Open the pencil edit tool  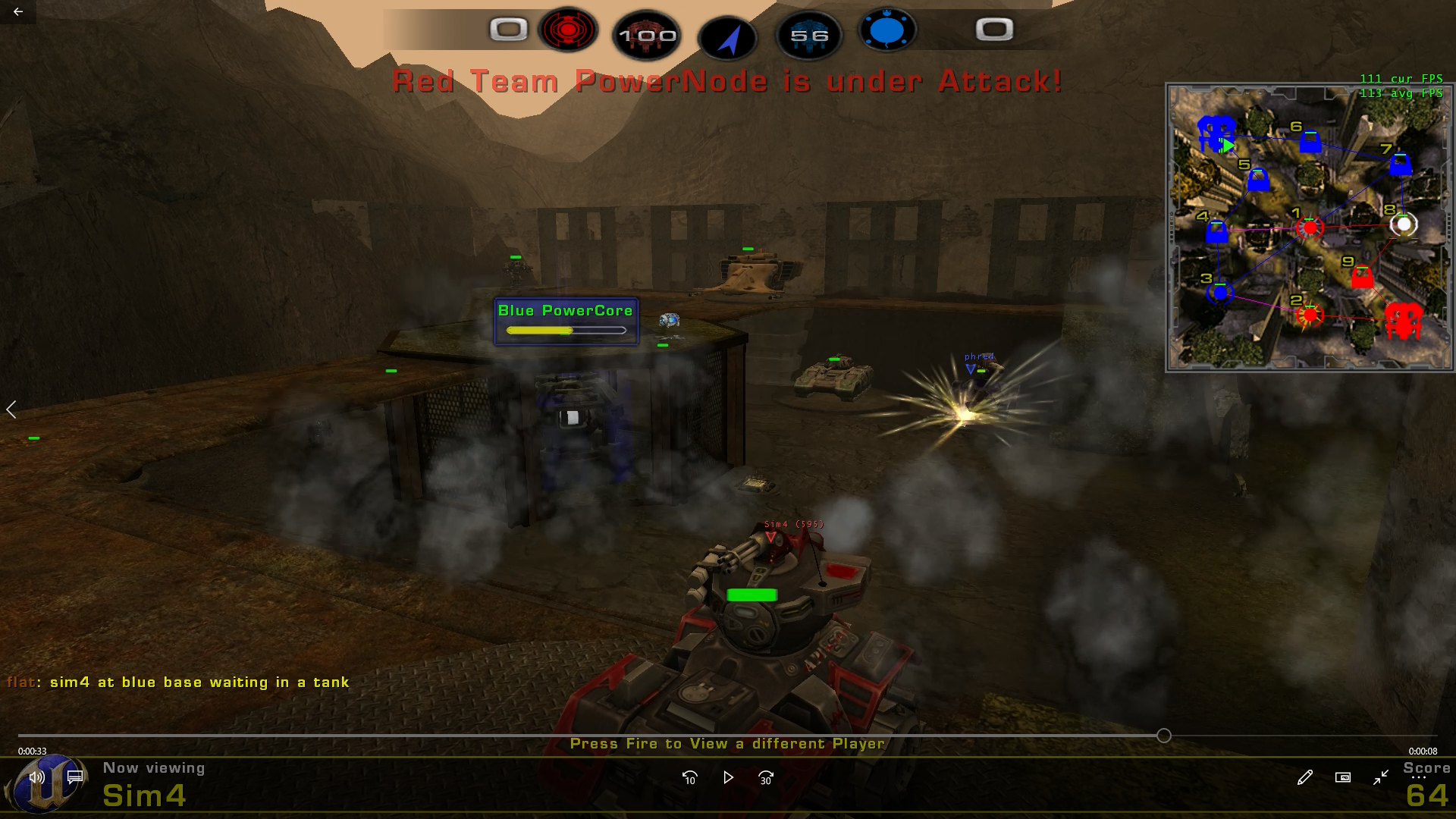[x=1304, y=777]
